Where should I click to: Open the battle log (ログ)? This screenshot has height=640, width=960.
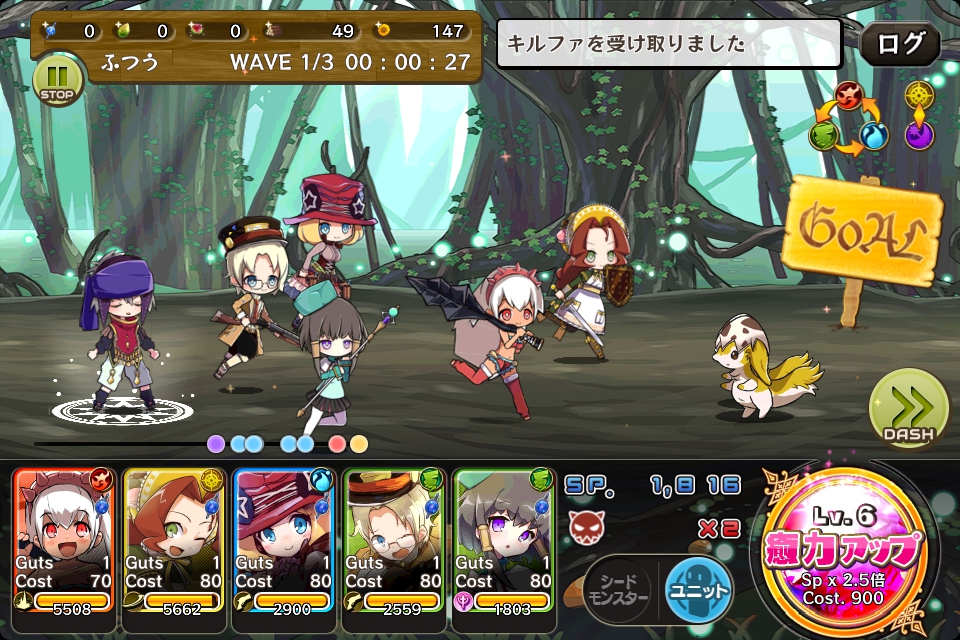[900, 45]
